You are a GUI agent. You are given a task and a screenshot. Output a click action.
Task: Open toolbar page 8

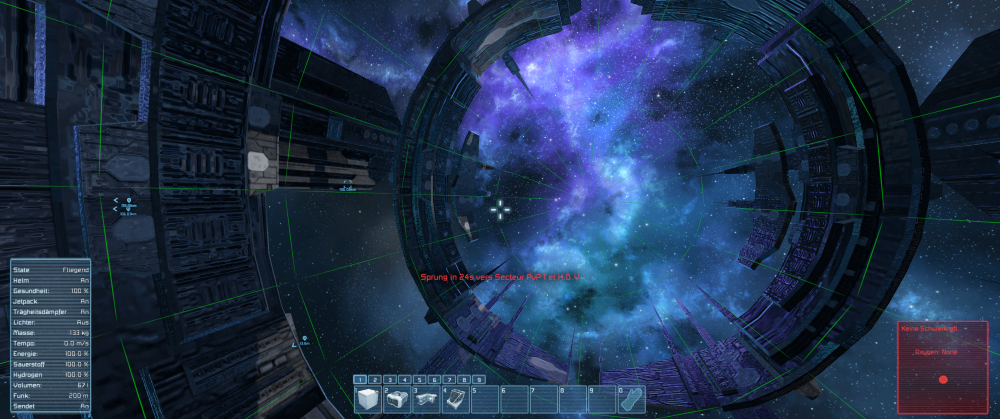pos(465,380)
